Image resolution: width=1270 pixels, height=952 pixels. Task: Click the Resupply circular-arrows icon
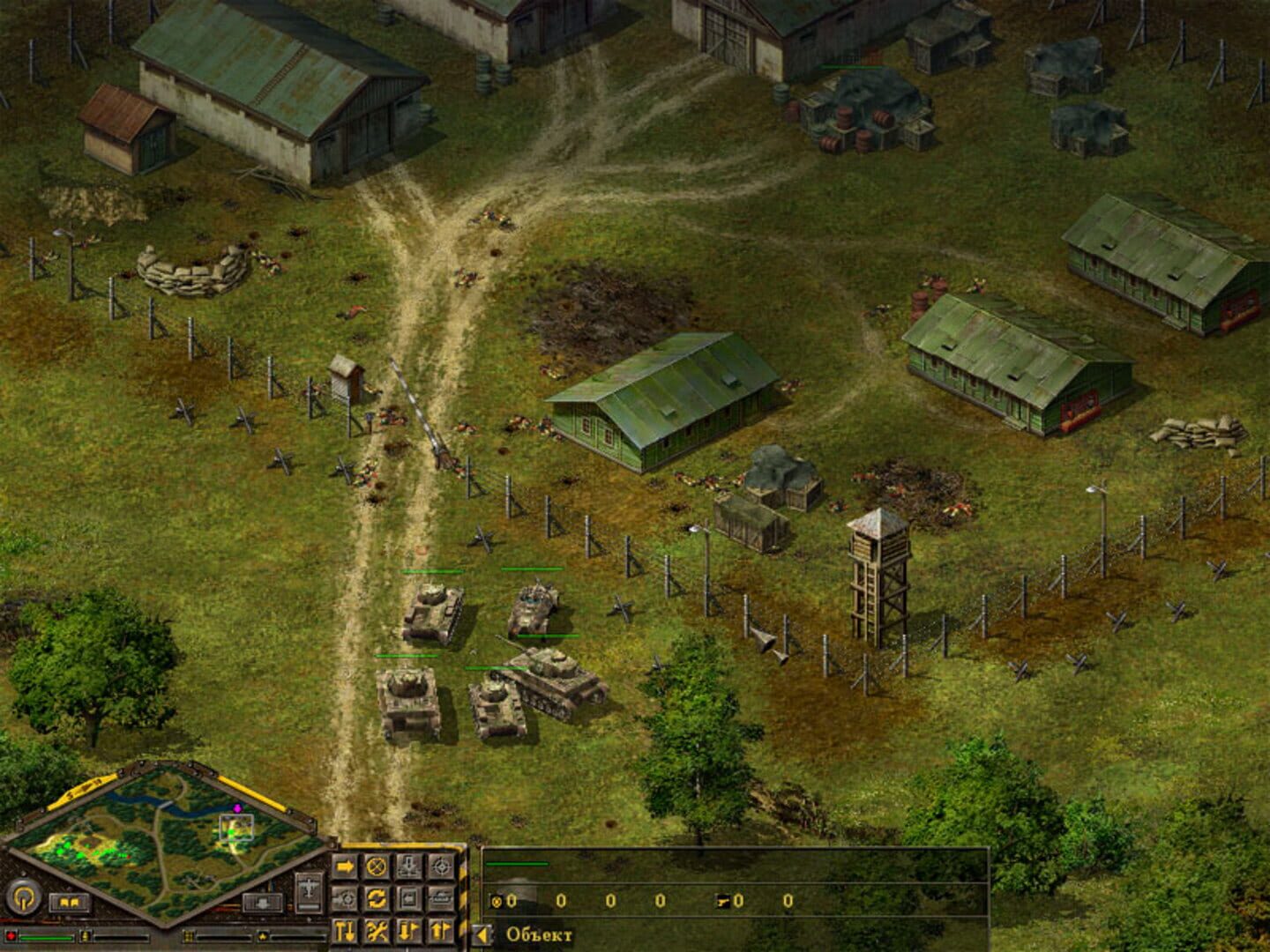point(377,899)
